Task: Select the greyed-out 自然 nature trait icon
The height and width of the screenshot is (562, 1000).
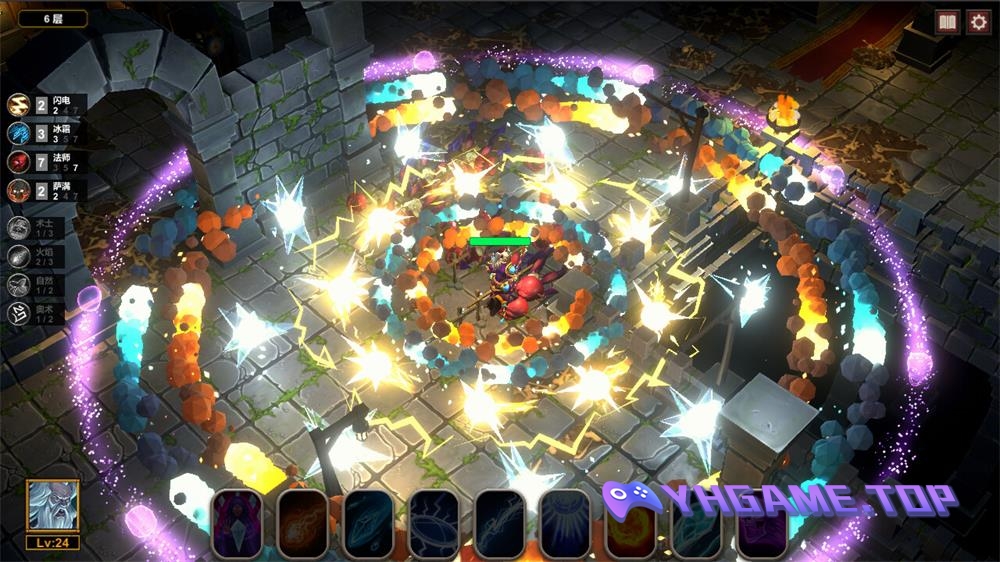Action: (x=19, y=286)
